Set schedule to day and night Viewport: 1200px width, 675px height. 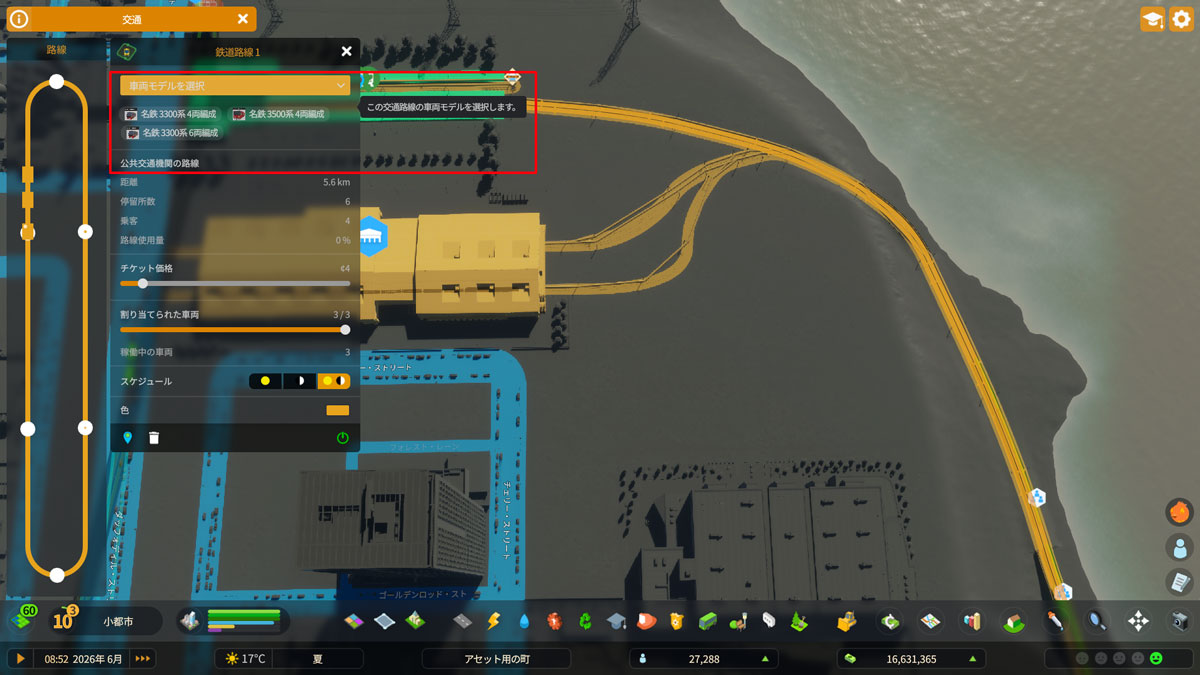(333, 381)
